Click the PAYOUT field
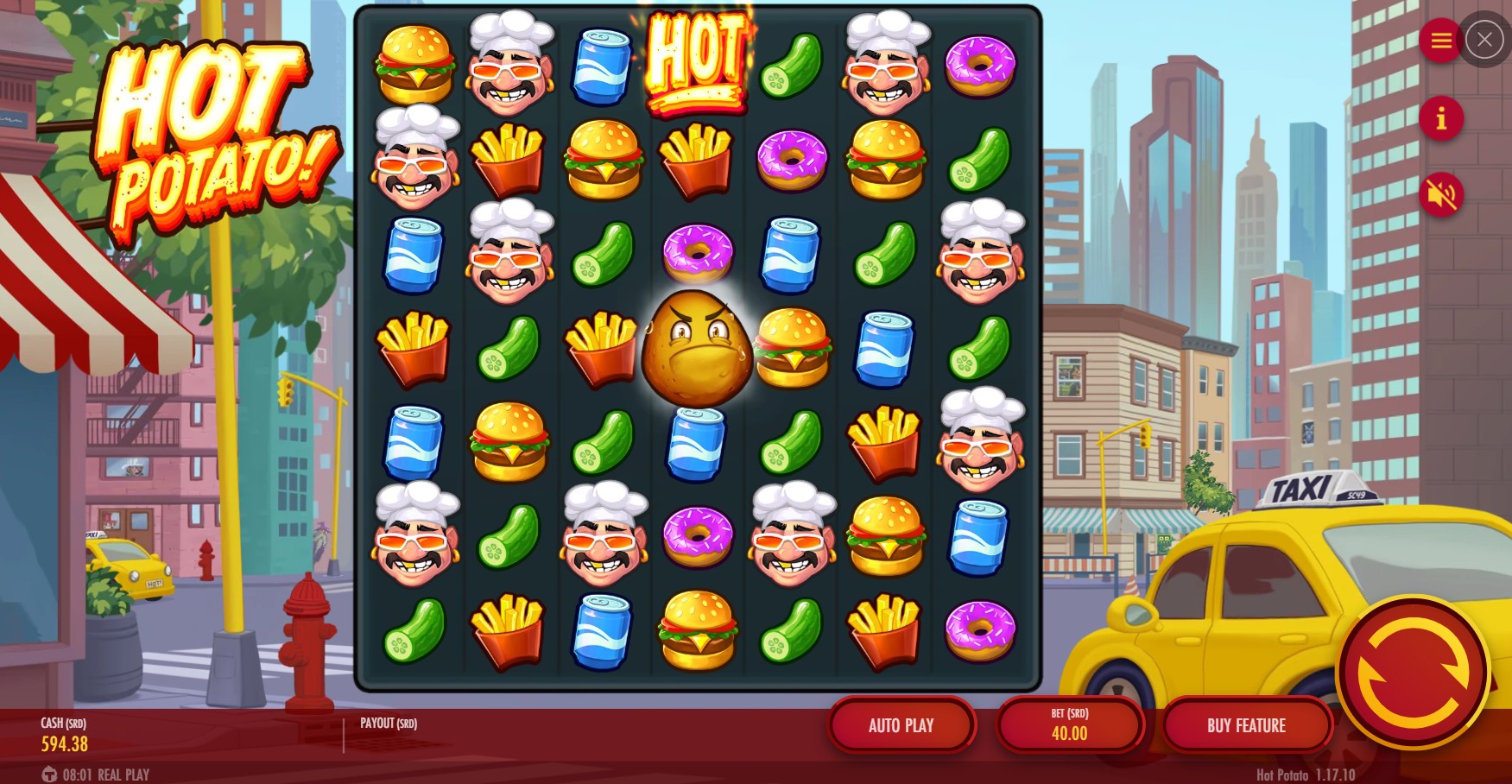 pos(387,725)
